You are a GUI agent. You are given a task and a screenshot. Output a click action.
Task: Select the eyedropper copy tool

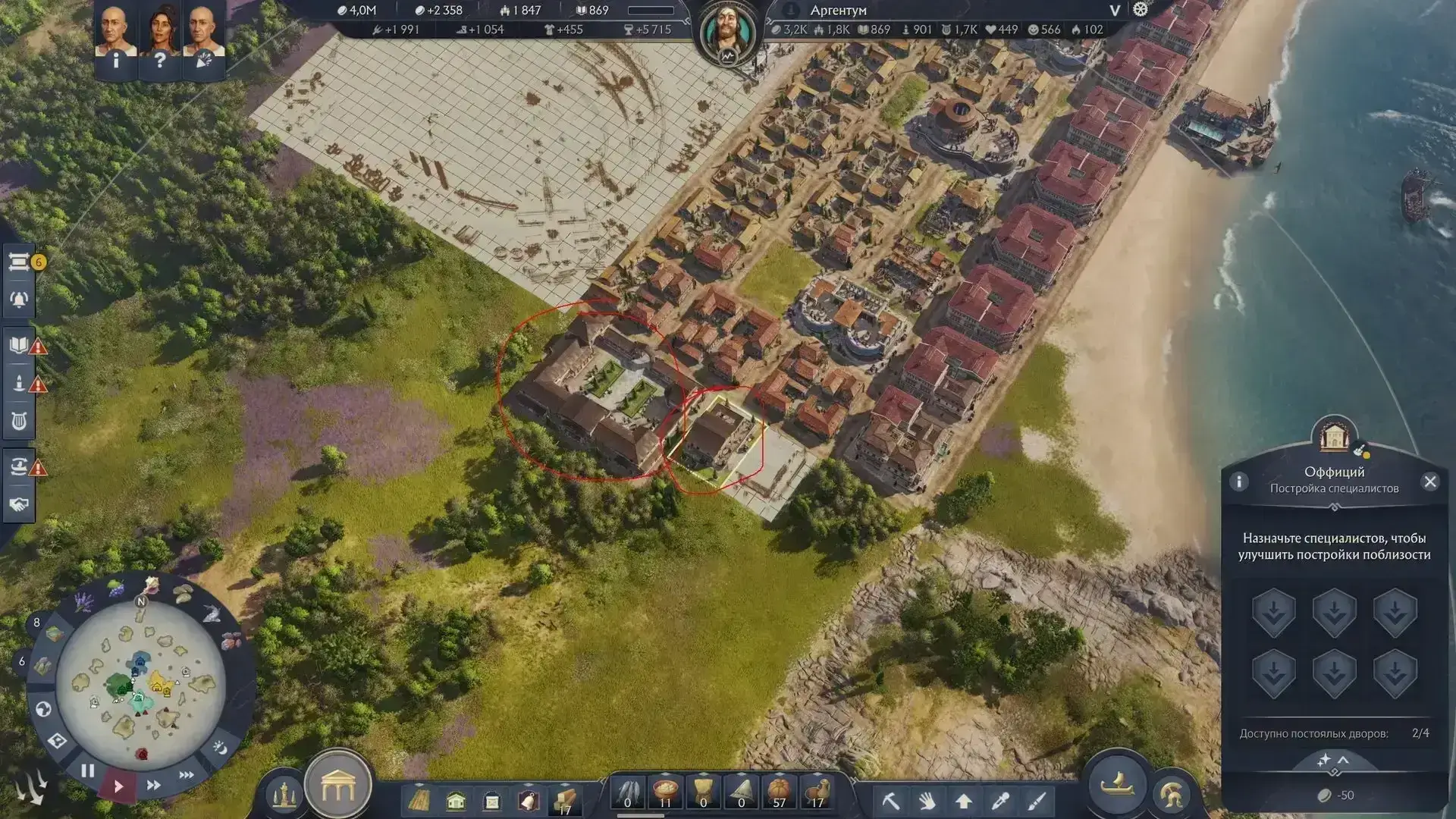[x=1000, y=801]
